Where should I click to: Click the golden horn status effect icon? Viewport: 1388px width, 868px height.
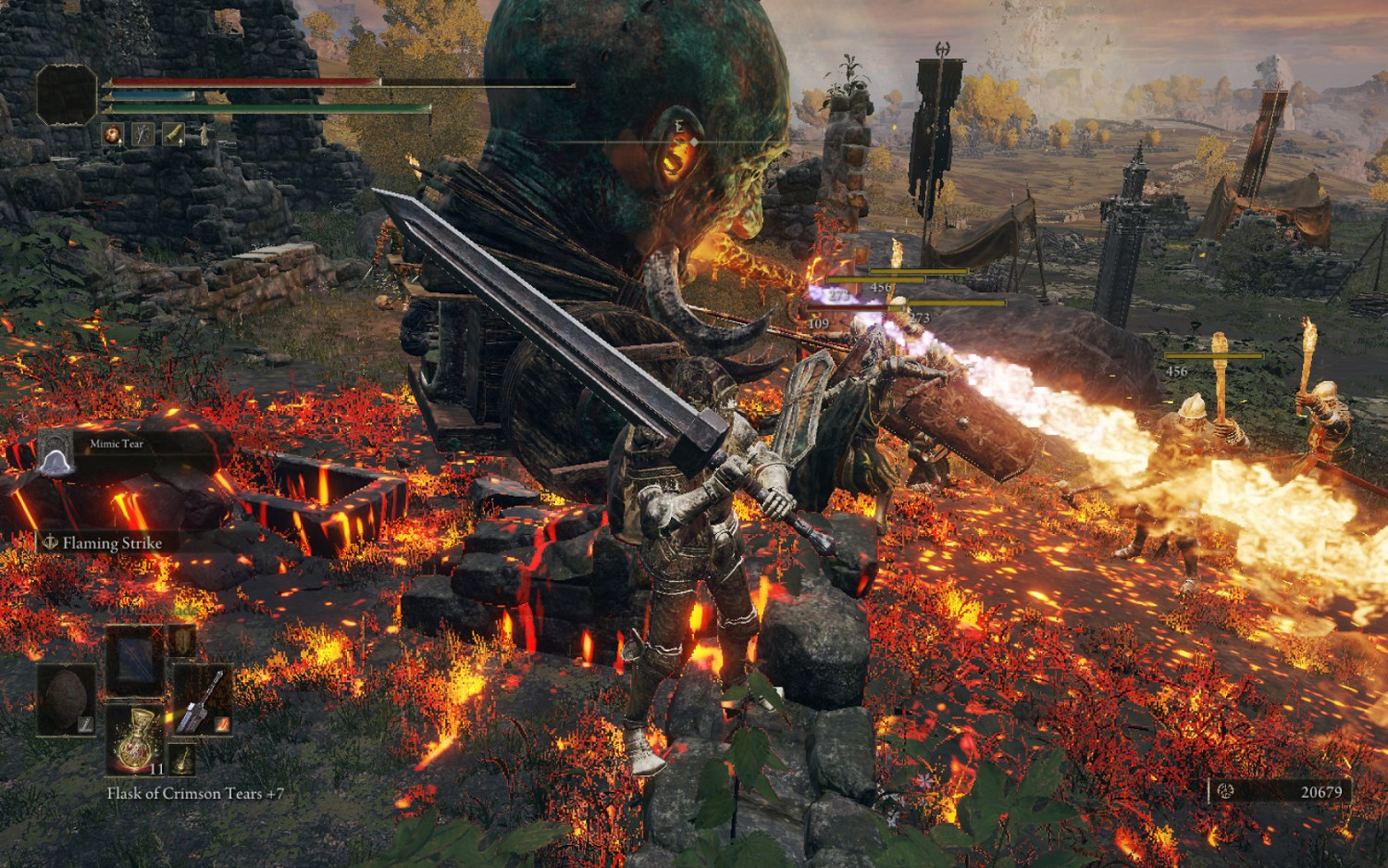coord(173,134)
